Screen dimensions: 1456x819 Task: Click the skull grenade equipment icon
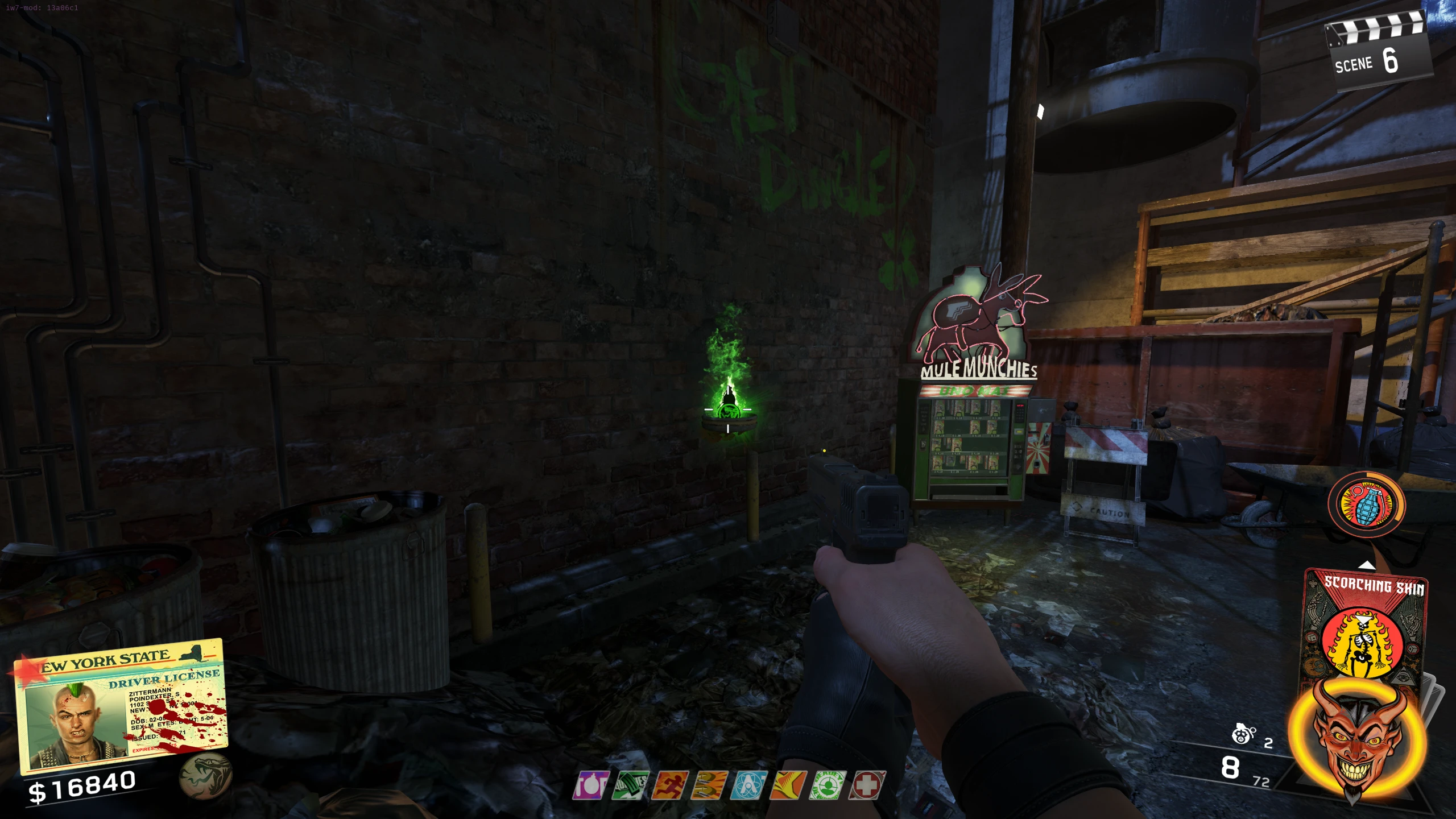coord(1243,735)
